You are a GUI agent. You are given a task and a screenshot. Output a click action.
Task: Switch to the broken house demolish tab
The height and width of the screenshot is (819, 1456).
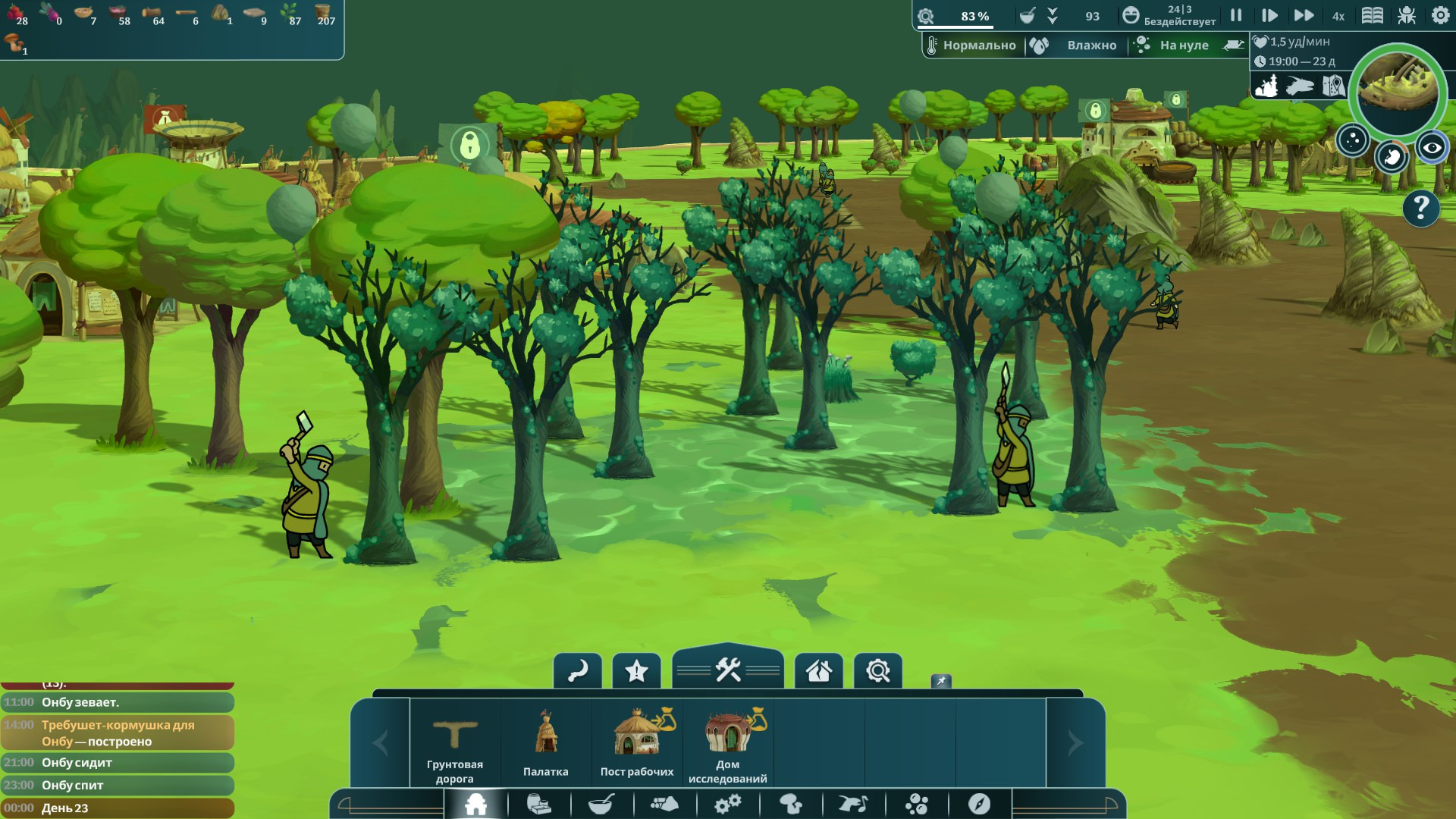coord(819,671)
